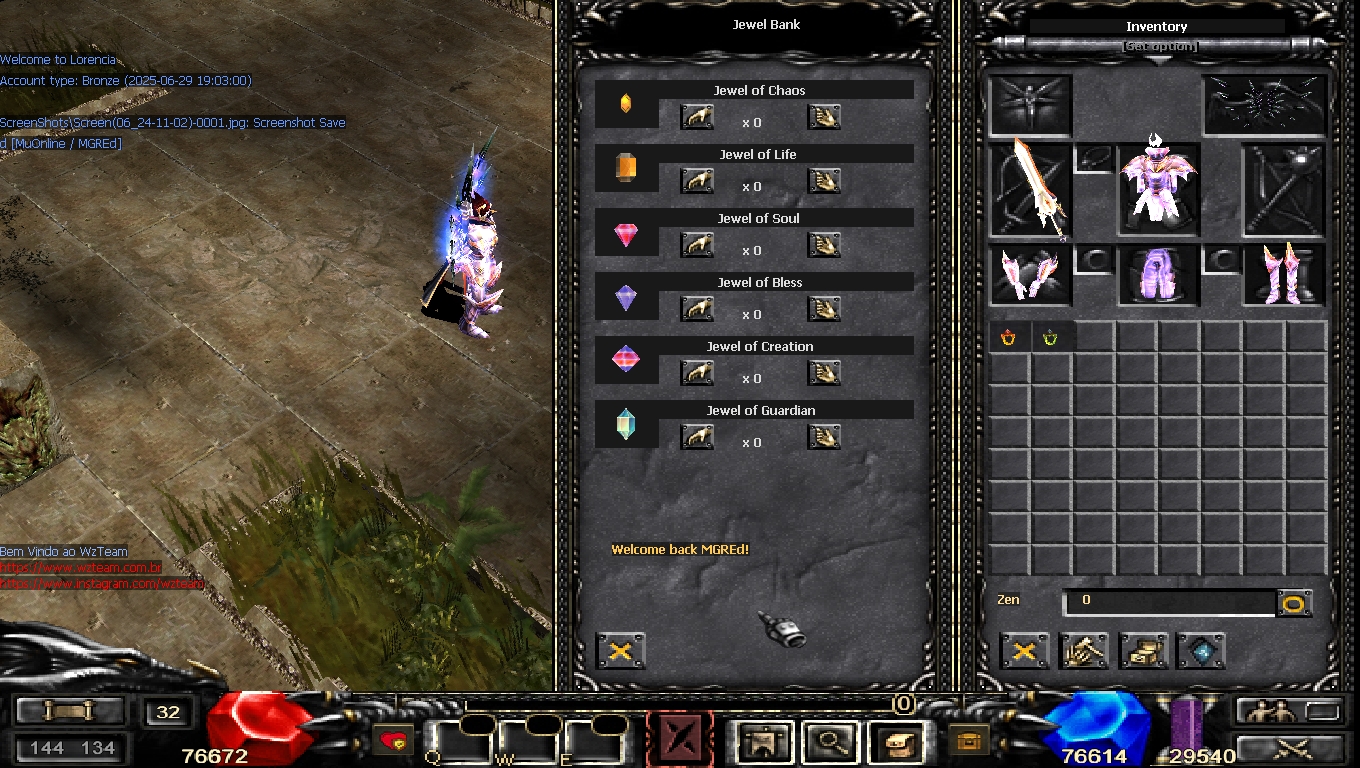Close the Inventory panel
This screenshot has width=1360, height=768.
(x=1024, y=651)
